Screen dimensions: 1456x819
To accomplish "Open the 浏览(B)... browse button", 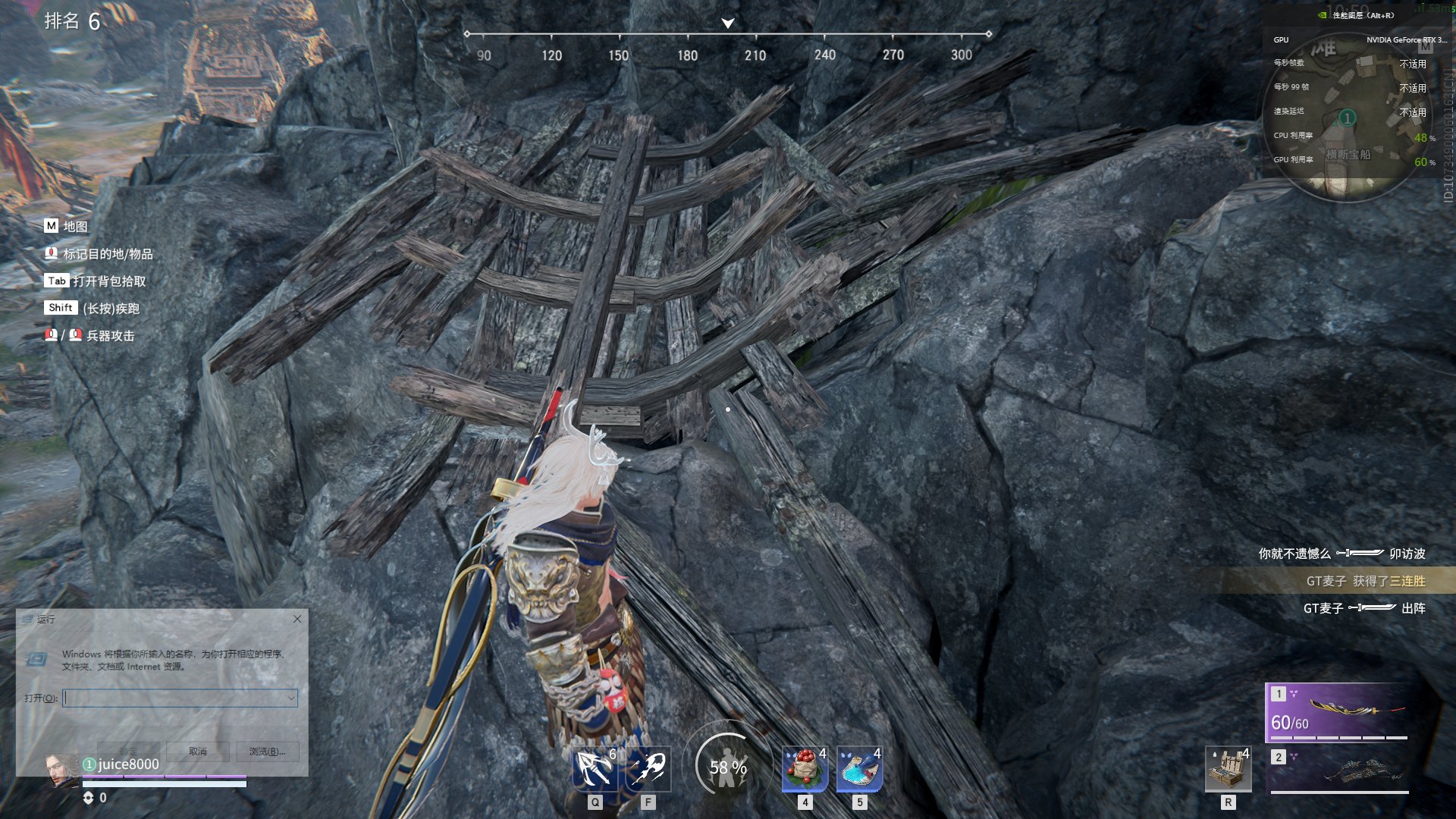I will (x=267, y=751).
